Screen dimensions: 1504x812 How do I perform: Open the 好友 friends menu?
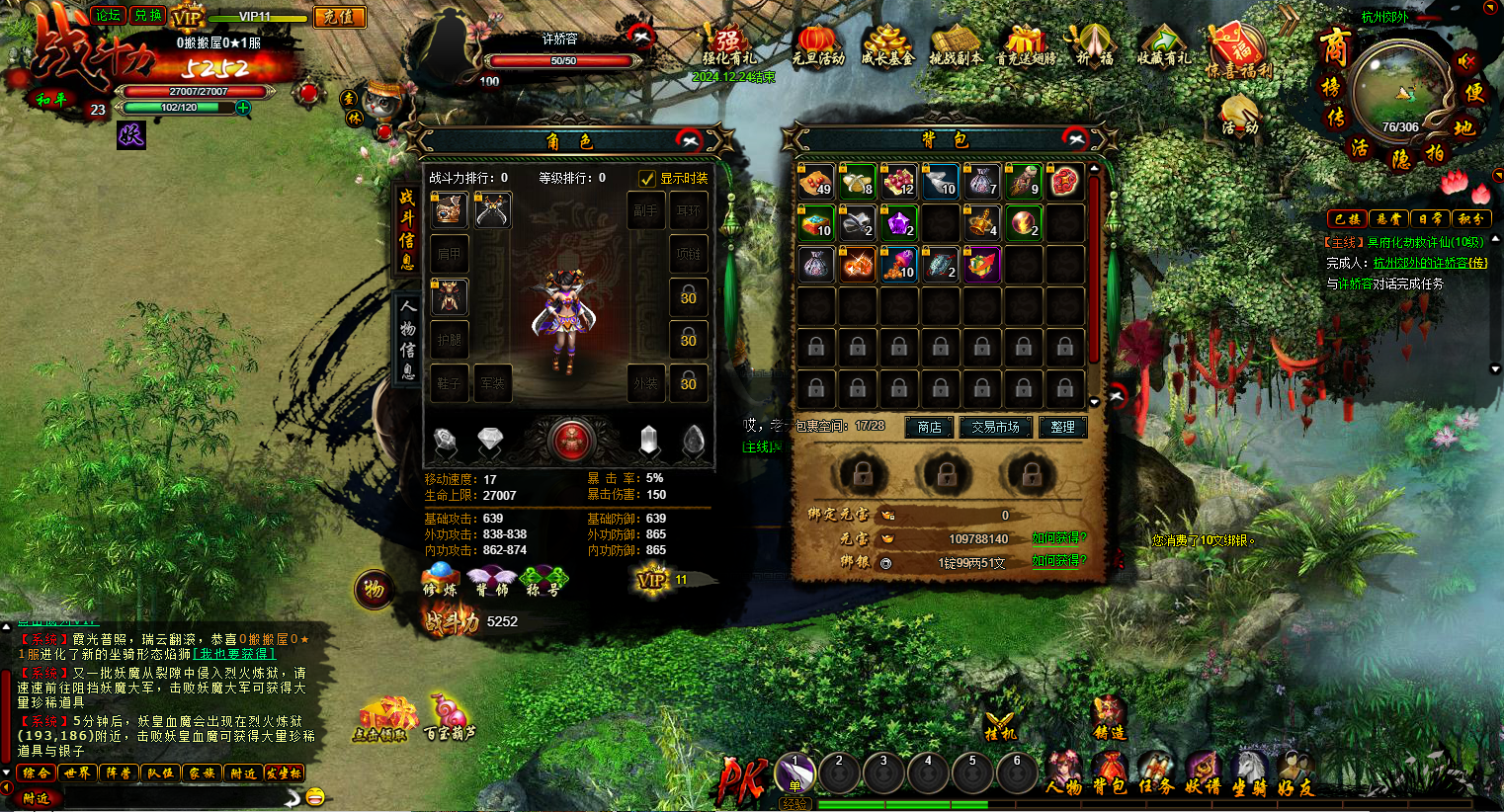click(1294, 773)
